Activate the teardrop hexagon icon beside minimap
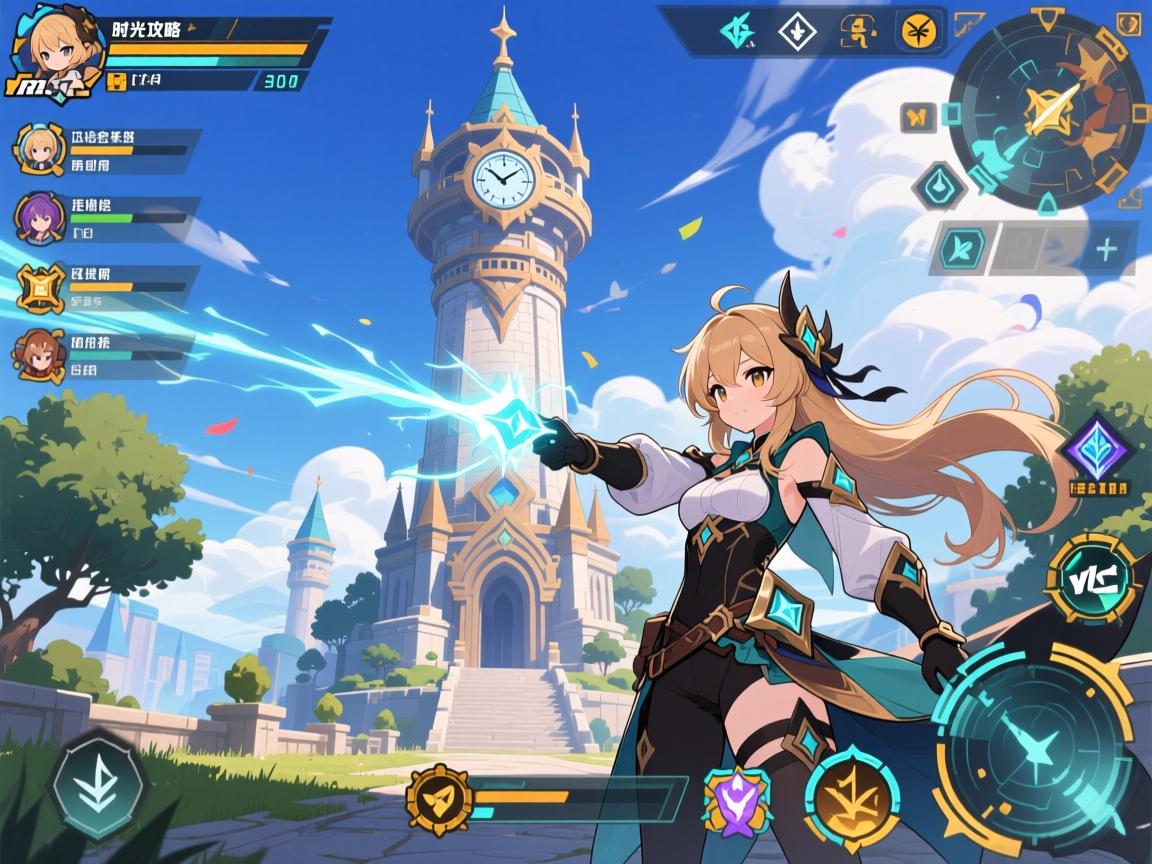Screen dimensions: 1152x864 pos(940,185)
